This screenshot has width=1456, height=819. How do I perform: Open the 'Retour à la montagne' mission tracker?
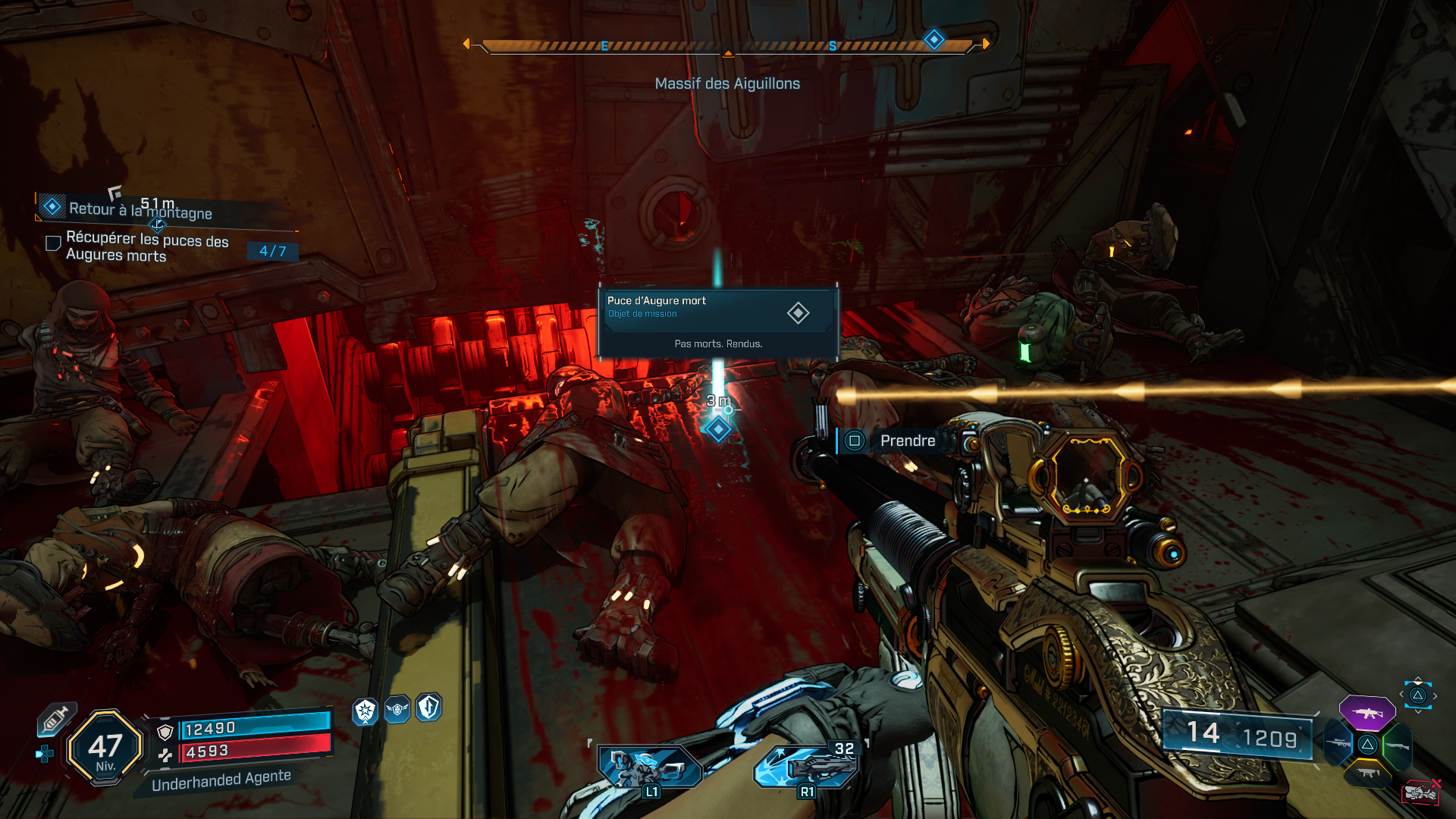(140, 210)
